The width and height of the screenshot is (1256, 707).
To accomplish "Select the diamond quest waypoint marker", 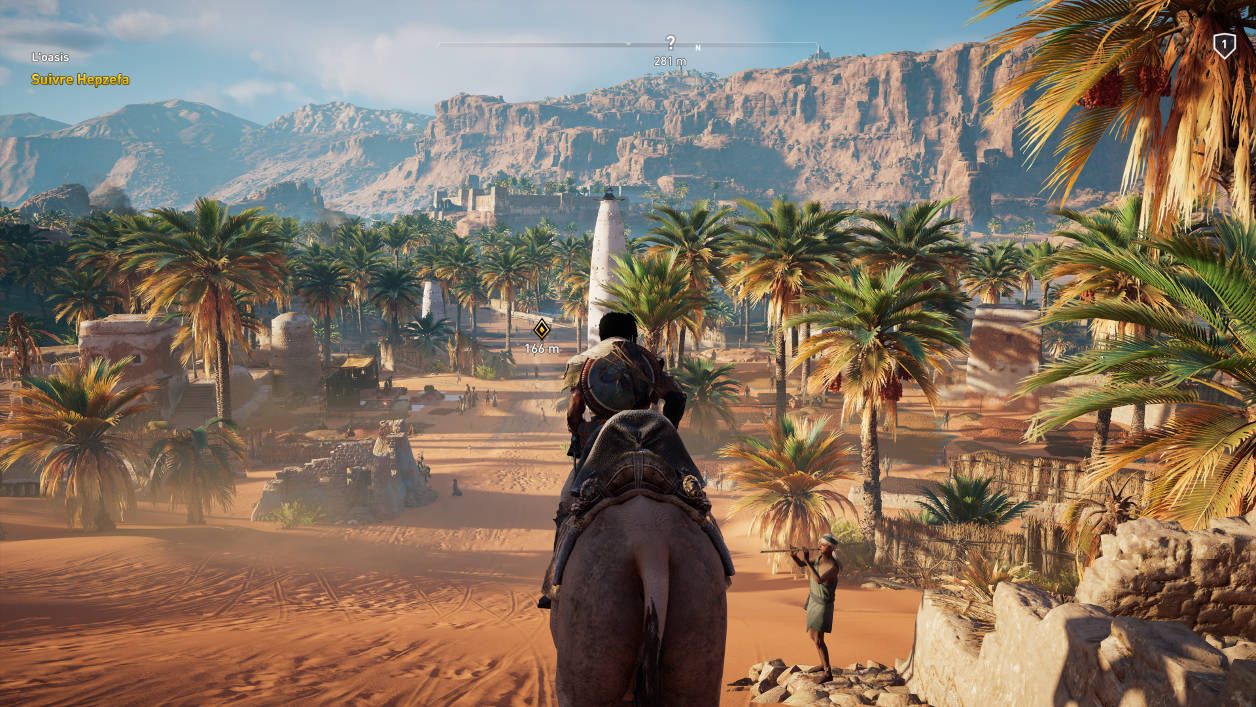I will tap(541, 328).
